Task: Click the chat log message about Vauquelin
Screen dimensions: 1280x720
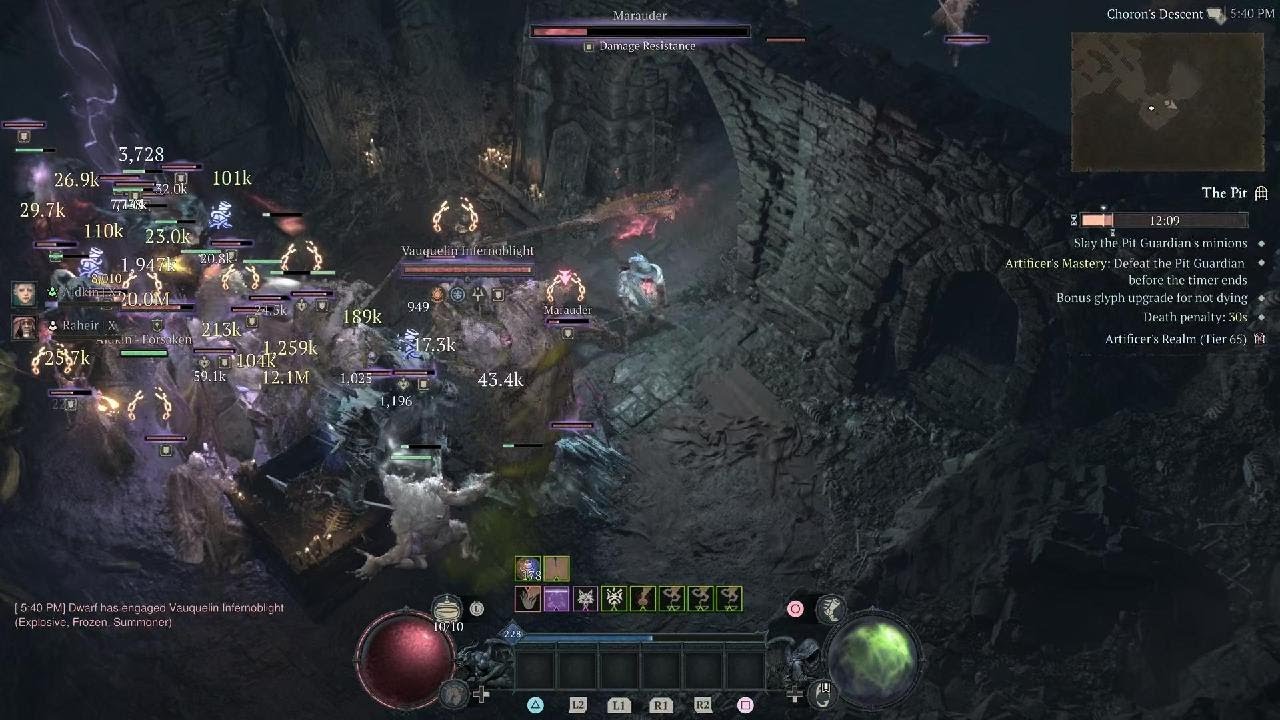Action: 149,614
